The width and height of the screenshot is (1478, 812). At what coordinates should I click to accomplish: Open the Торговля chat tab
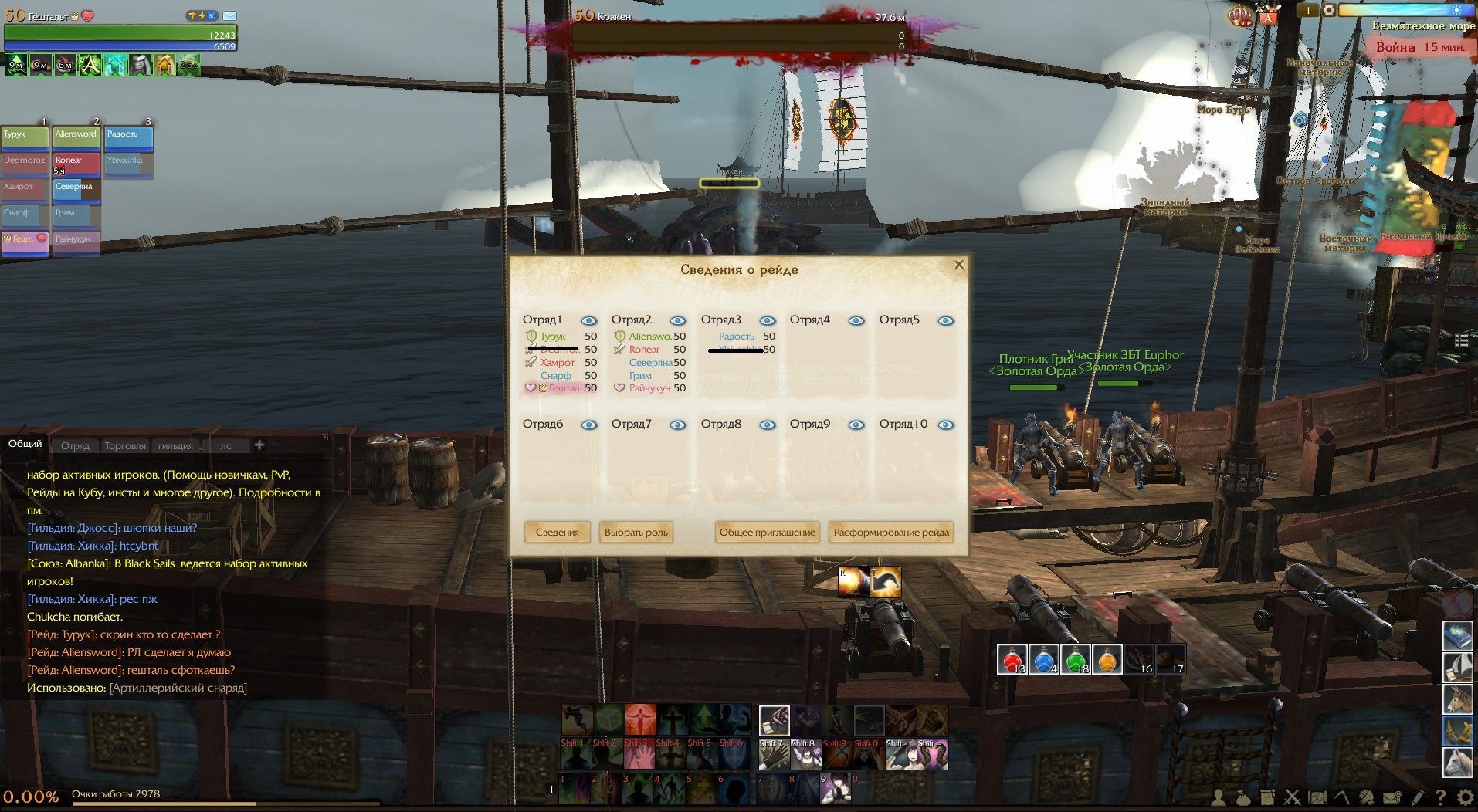125,446
